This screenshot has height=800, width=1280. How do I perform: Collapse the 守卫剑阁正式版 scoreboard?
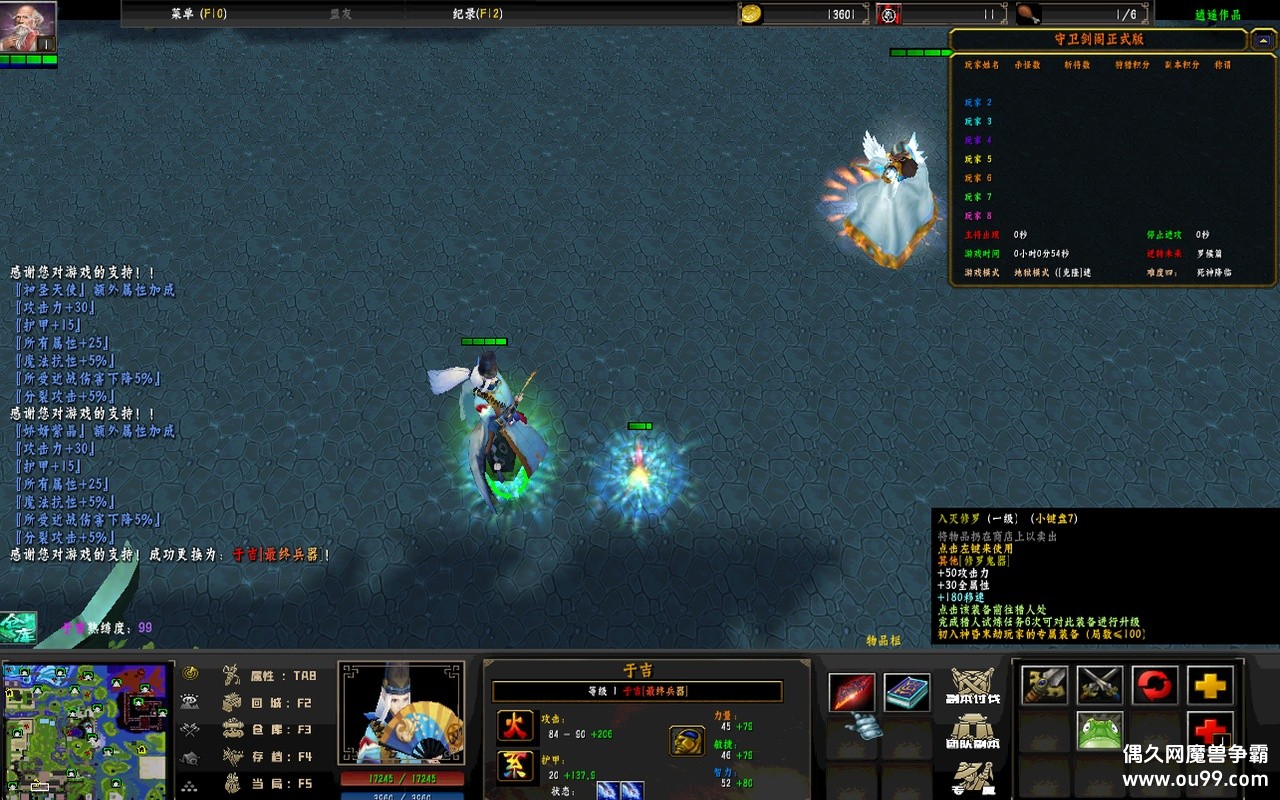pyautogui.click(x=1263, y=40)
